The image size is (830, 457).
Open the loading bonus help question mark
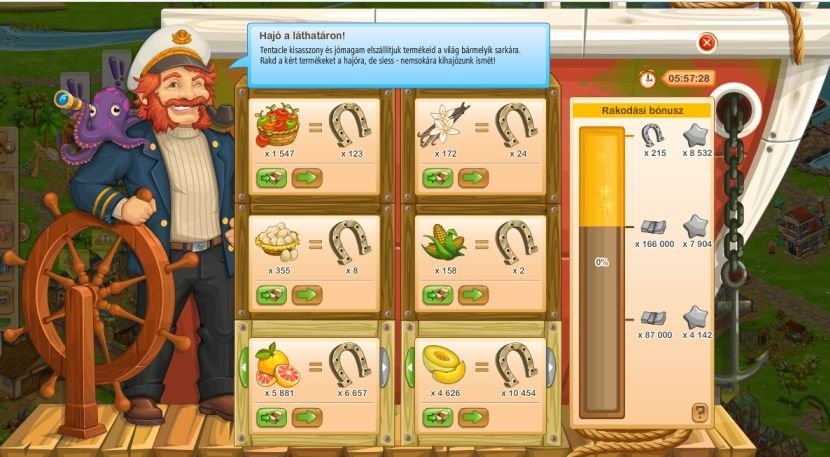click(x=699, y=411)
